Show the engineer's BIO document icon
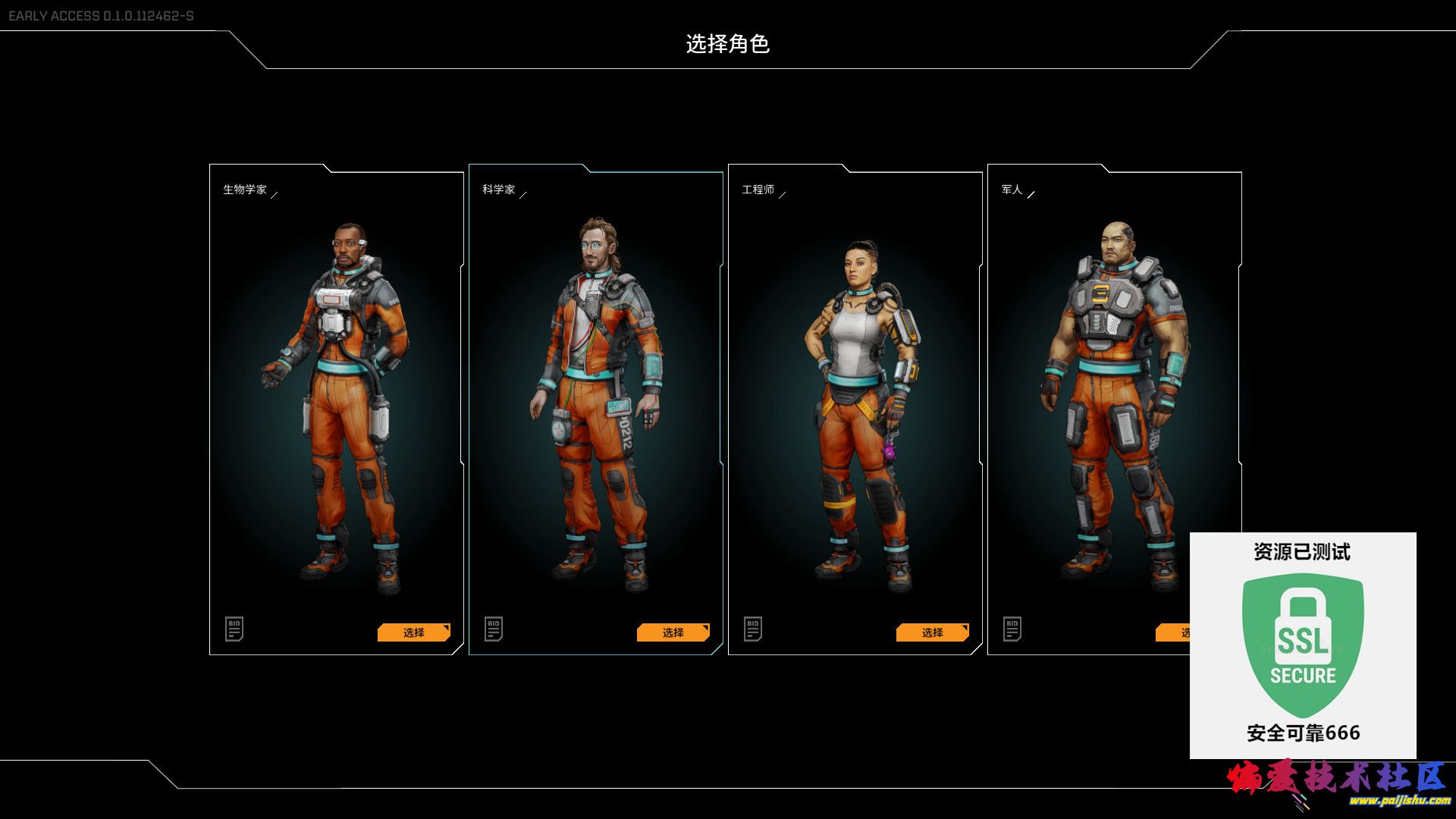The image size is (1456, 819). tap(753, 629)
